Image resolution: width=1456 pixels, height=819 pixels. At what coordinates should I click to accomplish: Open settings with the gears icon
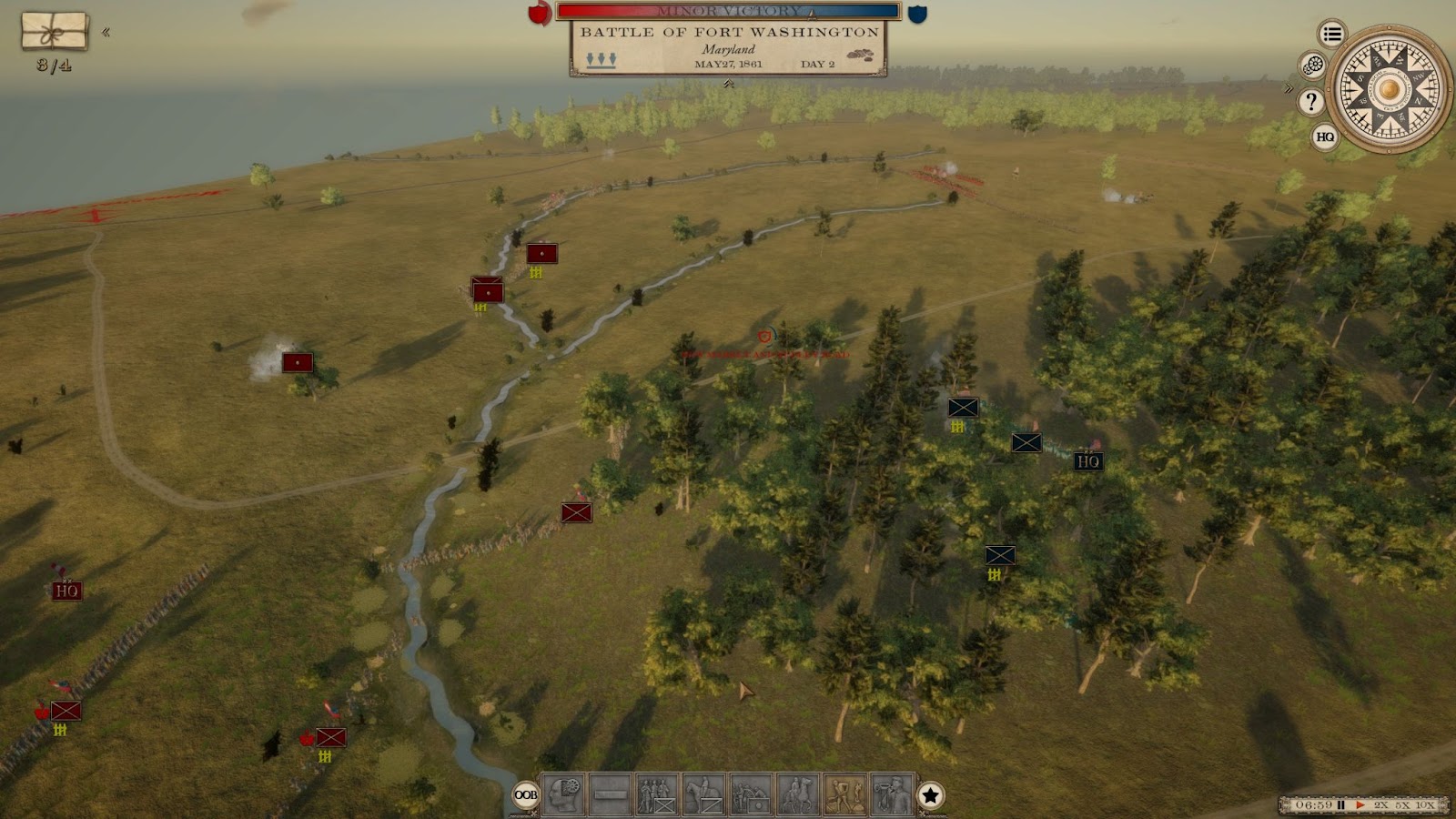1313,66
